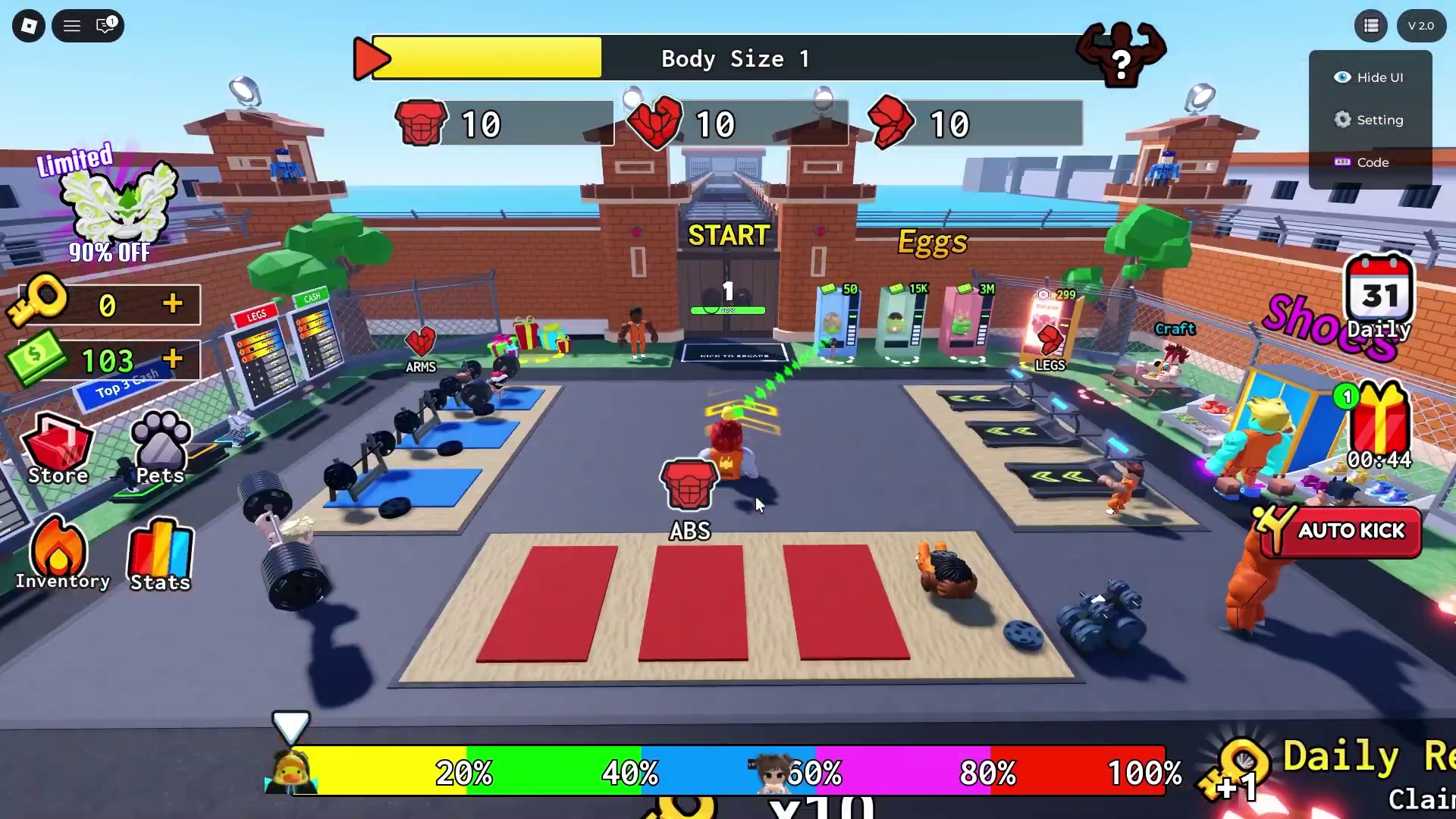Open the Roblox main menu logo
The image size is (1456, 819).
(x=29, y=26)
